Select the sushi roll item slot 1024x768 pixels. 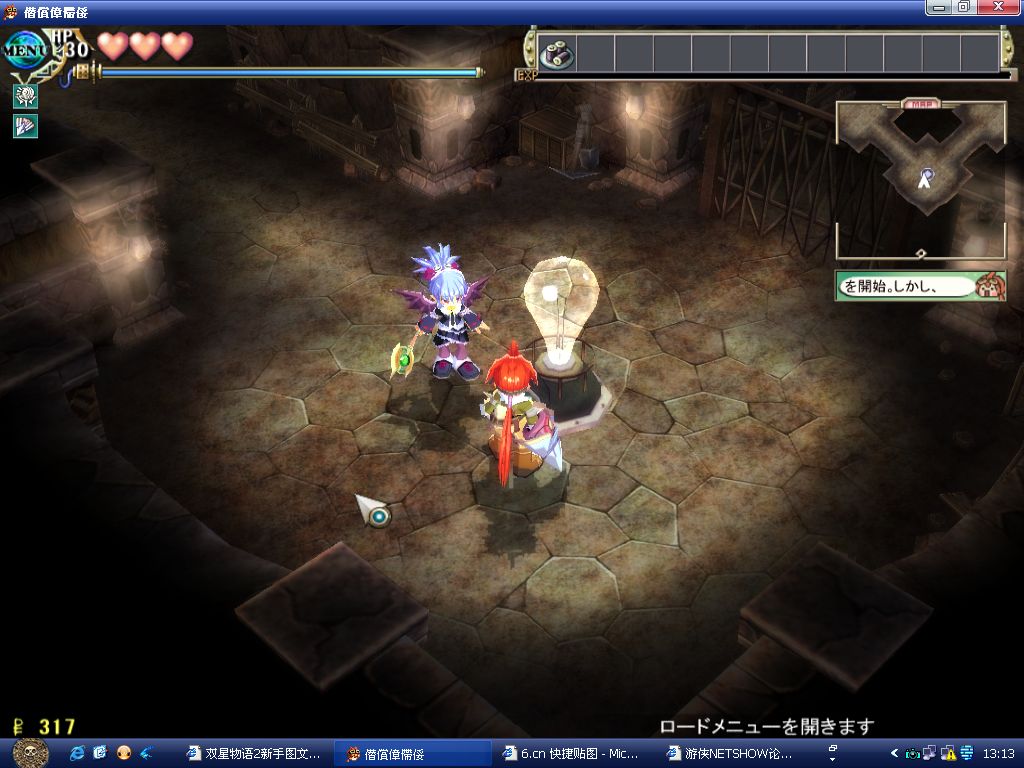(557, 52)
